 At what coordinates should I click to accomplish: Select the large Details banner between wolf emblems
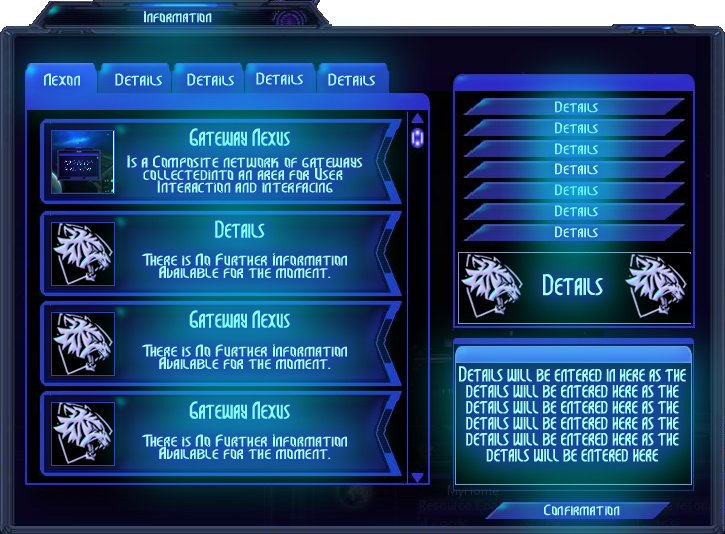tap(573, 286)
